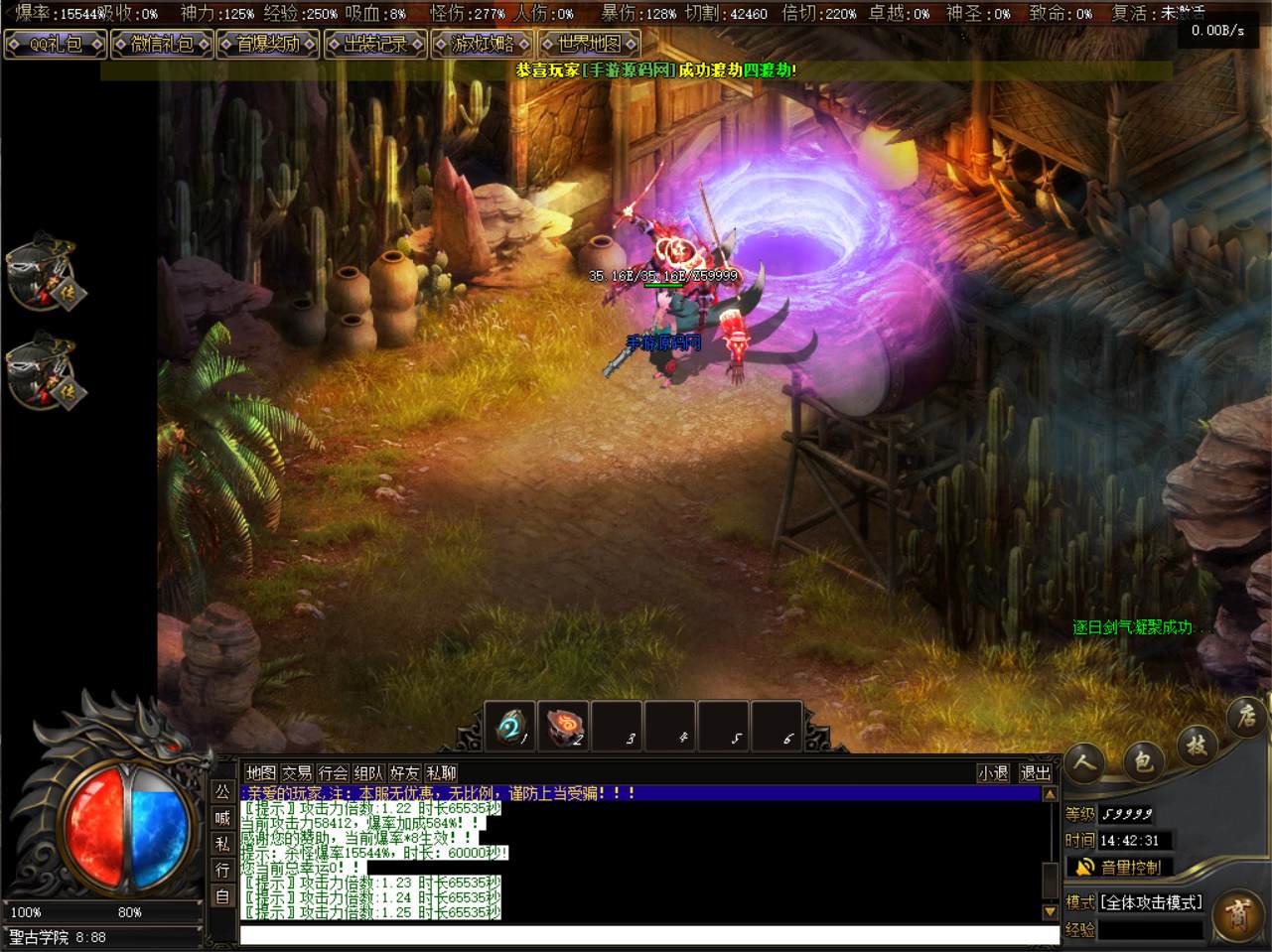This screenshot has width=1272, height=952.
Task: Focus the chat message input box
Action: (x=649, y=935)
